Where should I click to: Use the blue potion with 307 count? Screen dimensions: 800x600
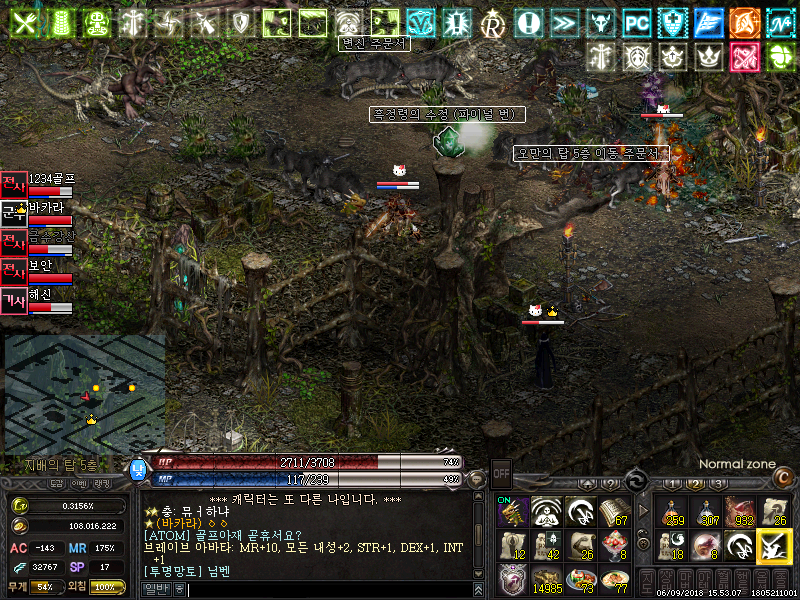click(706, 510)
